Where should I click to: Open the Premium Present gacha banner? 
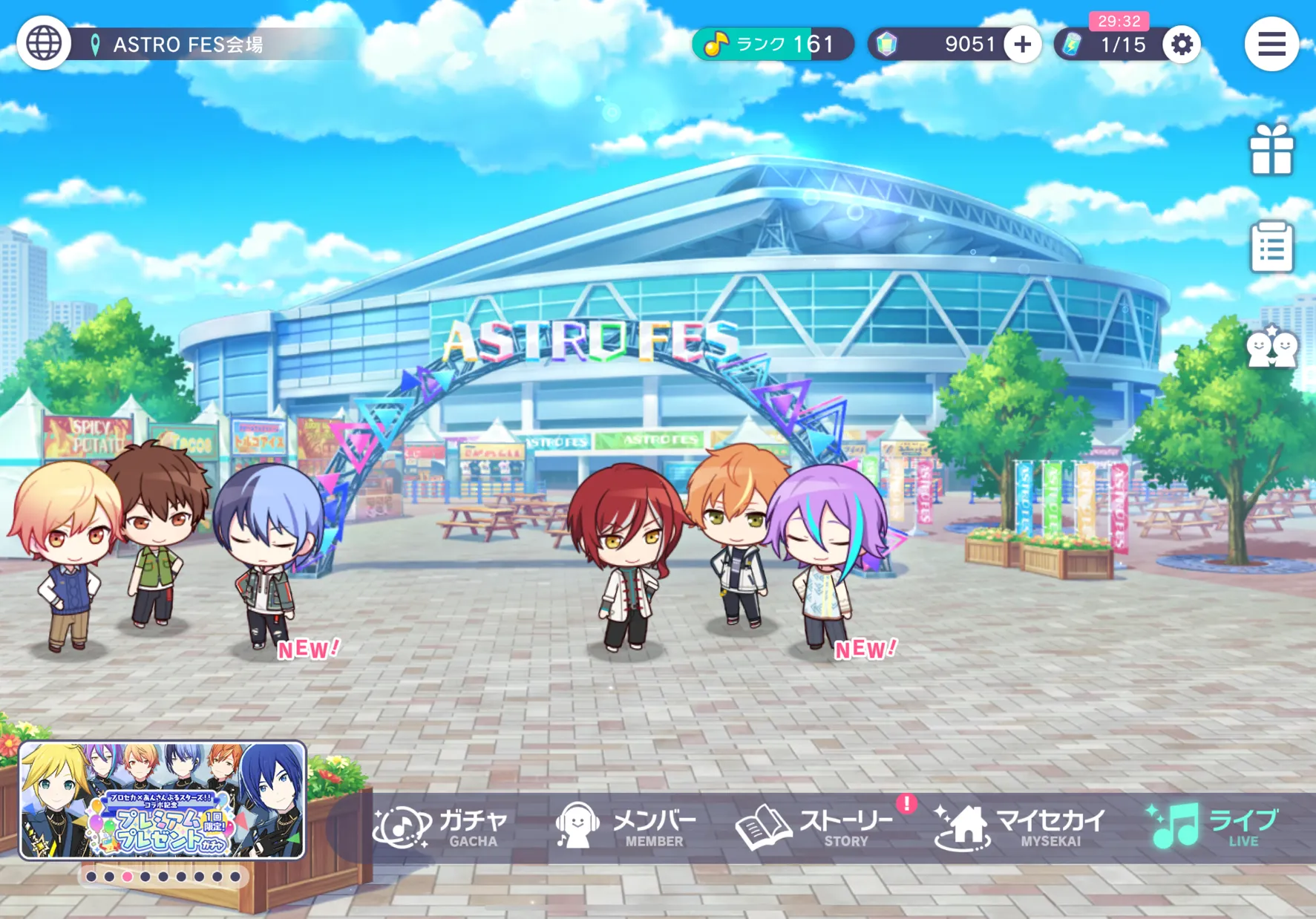tap(163, 800)
